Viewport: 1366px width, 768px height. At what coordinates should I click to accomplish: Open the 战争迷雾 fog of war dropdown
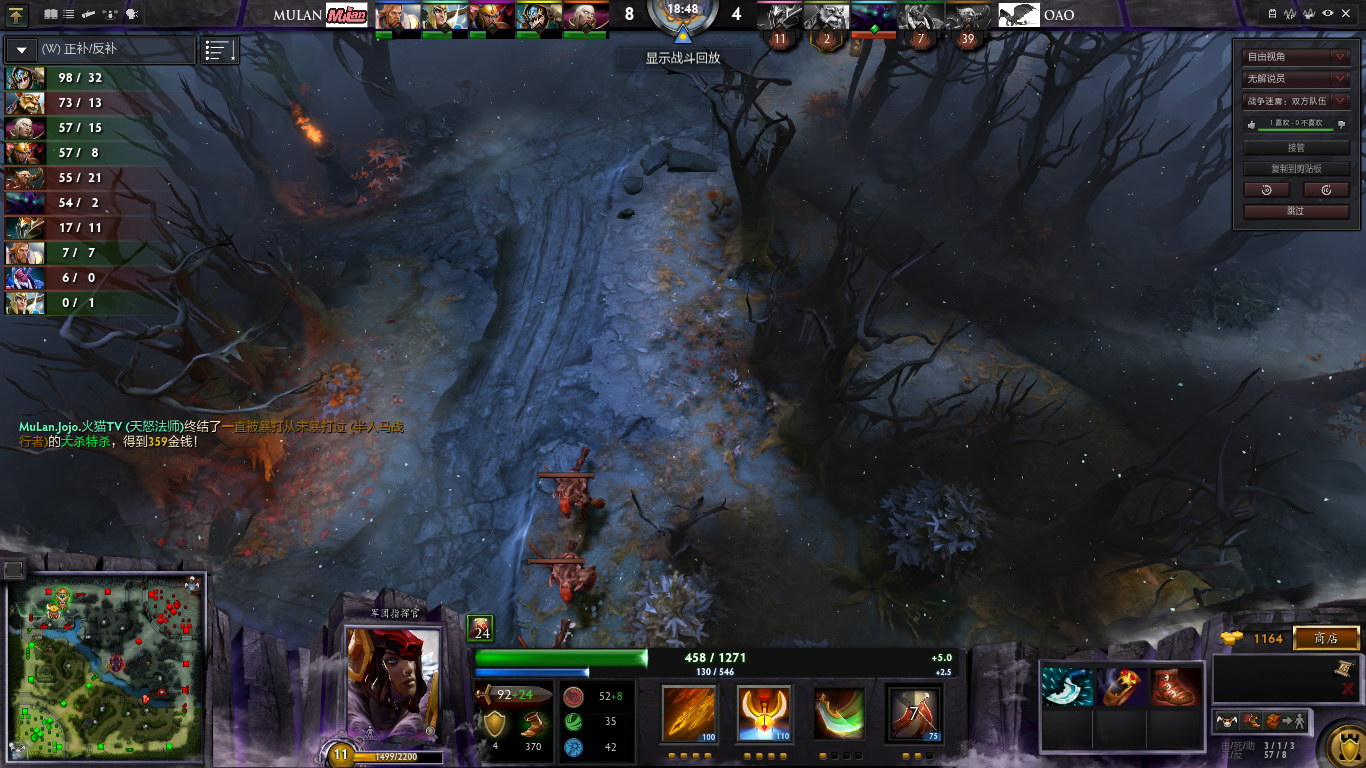pyautogui.click(x=1296, y=100)
